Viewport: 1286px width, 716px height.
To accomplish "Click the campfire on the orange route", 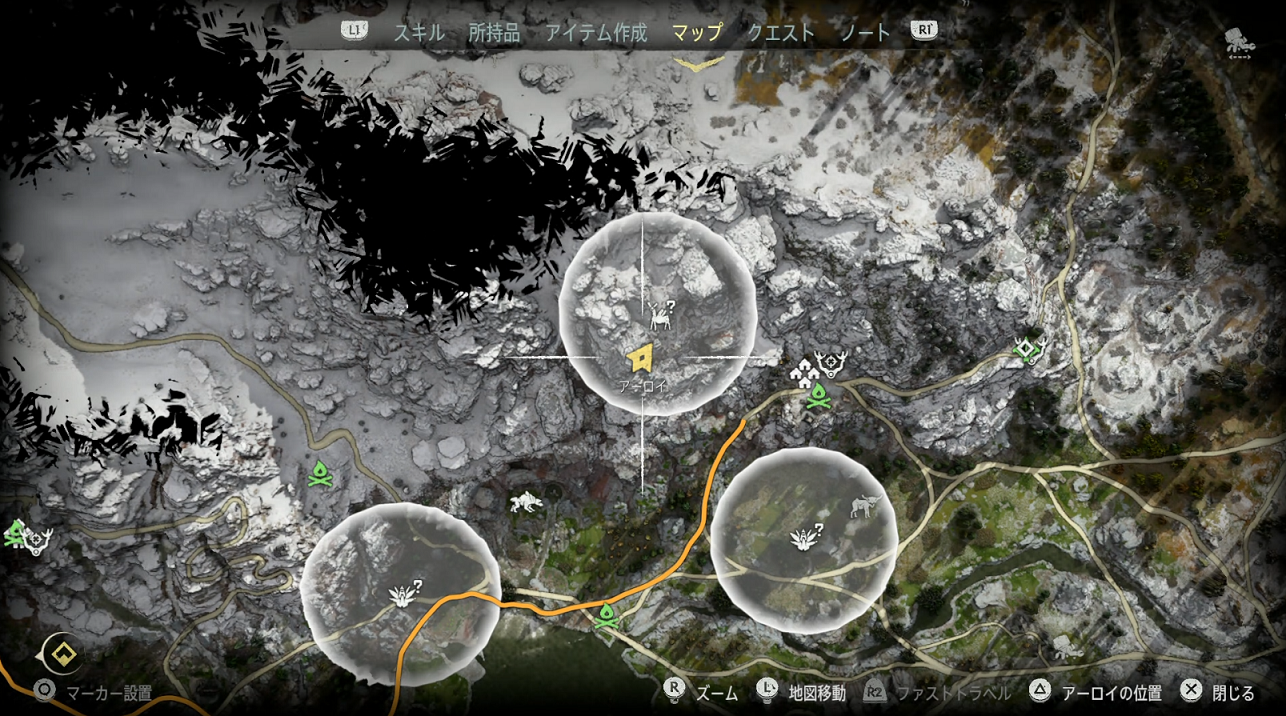I will click(x=605, y=617).
